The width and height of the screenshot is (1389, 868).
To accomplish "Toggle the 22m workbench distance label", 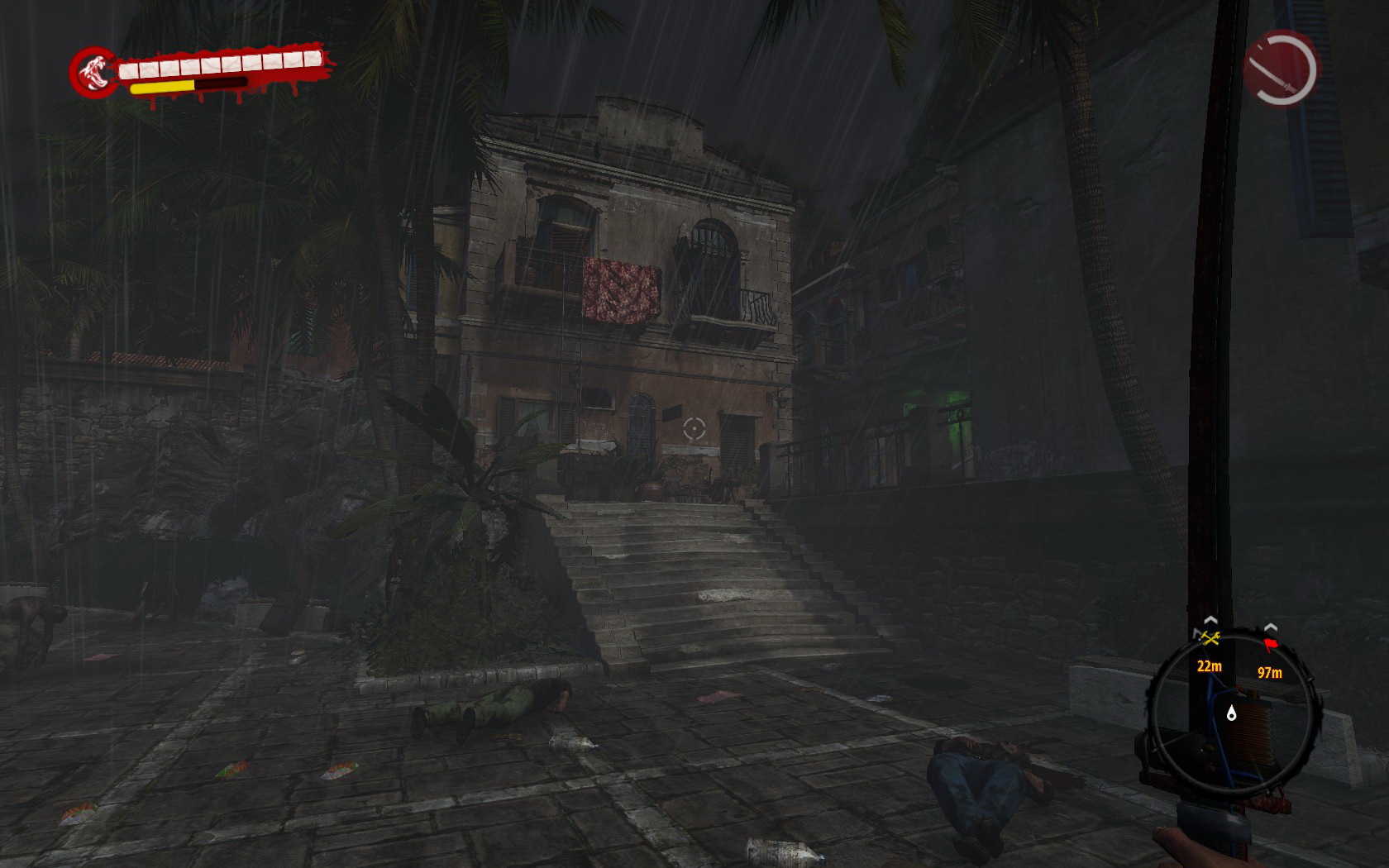I will click(1210, 666).
